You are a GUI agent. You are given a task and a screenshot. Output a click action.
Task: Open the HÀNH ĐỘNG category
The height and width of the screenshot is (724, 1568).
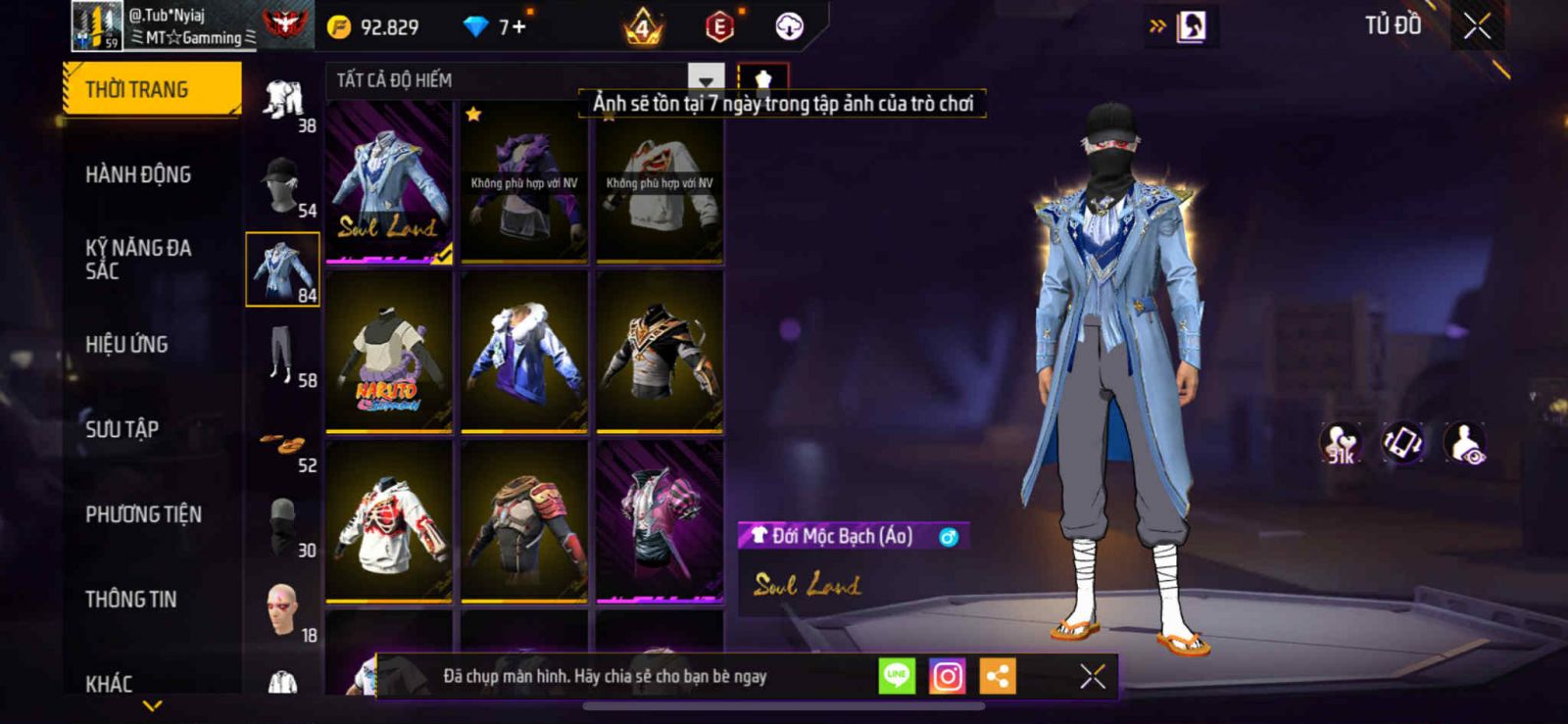(138, 174)
